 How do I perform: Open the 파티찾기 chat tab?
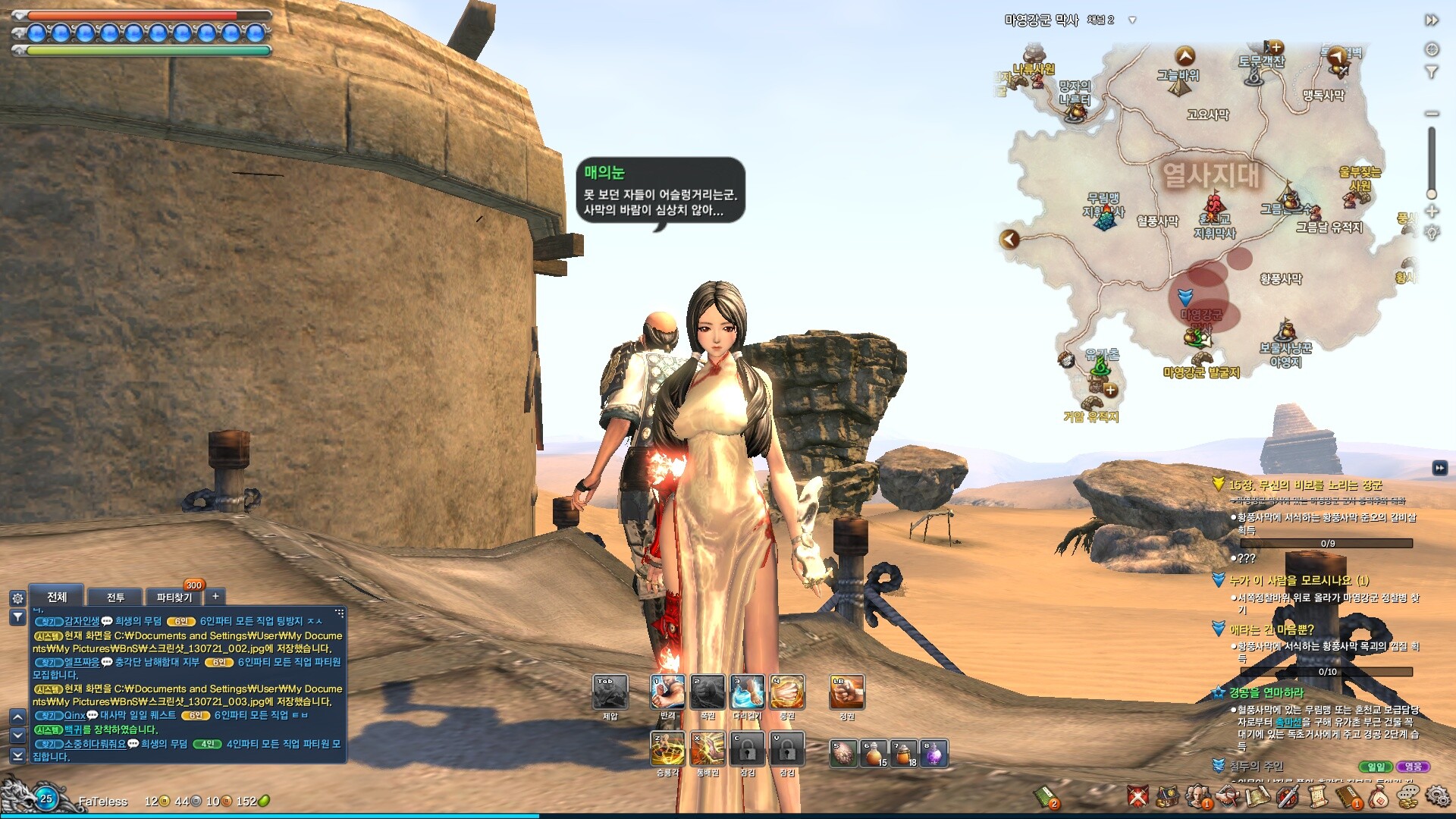[x=174, y=598]
